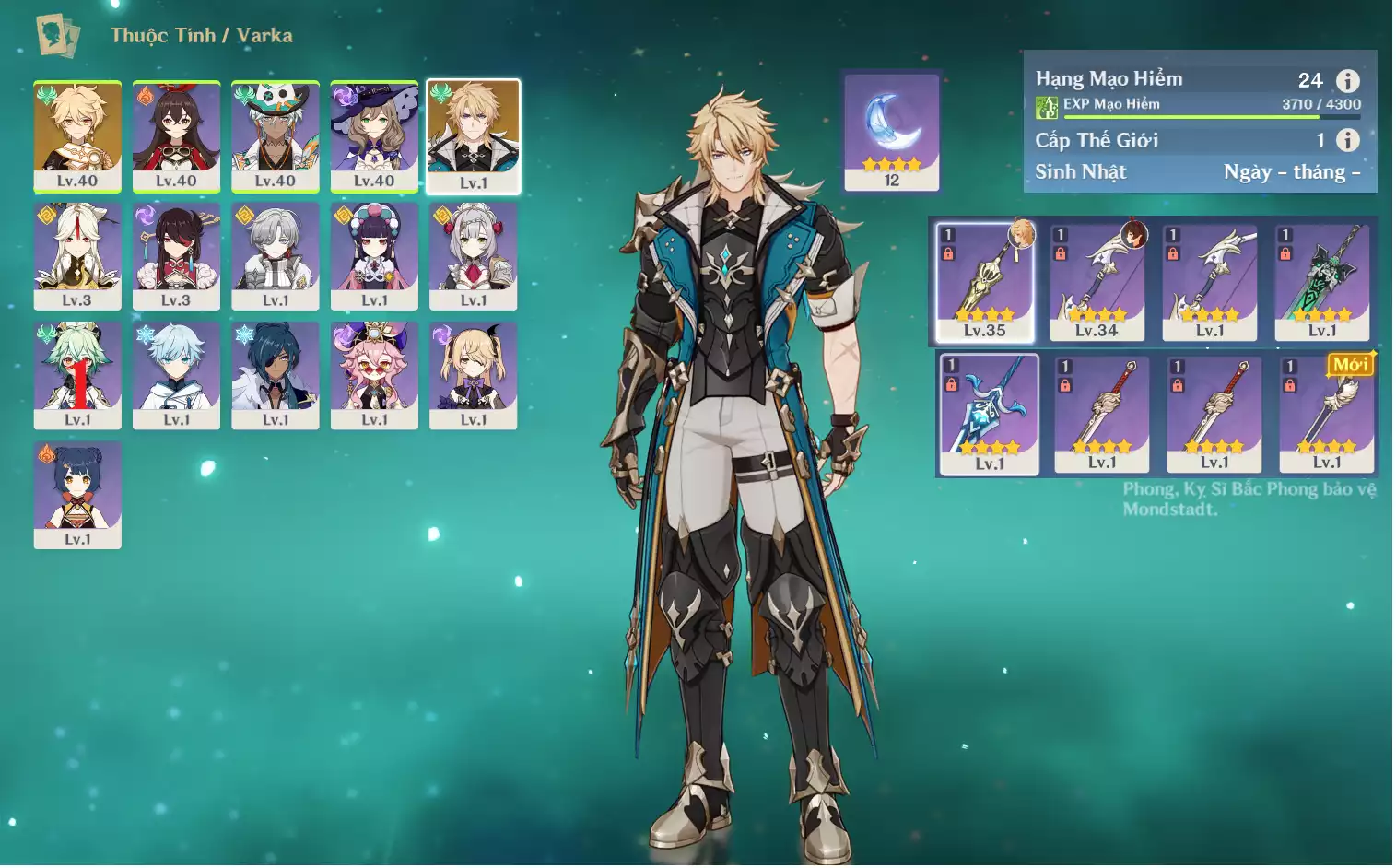Image resolution: width=1396 pixels, height=868 pixels.
Task: Pick the pink-haired Dori portrait
Action: 374,375
